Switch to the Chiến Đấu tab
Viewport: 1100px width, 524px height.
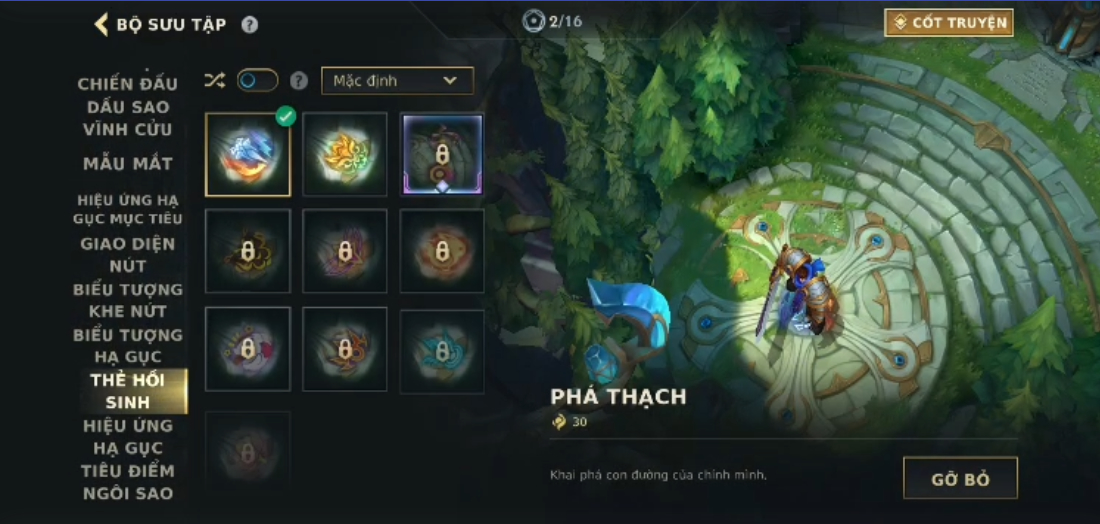click(128, 83)
